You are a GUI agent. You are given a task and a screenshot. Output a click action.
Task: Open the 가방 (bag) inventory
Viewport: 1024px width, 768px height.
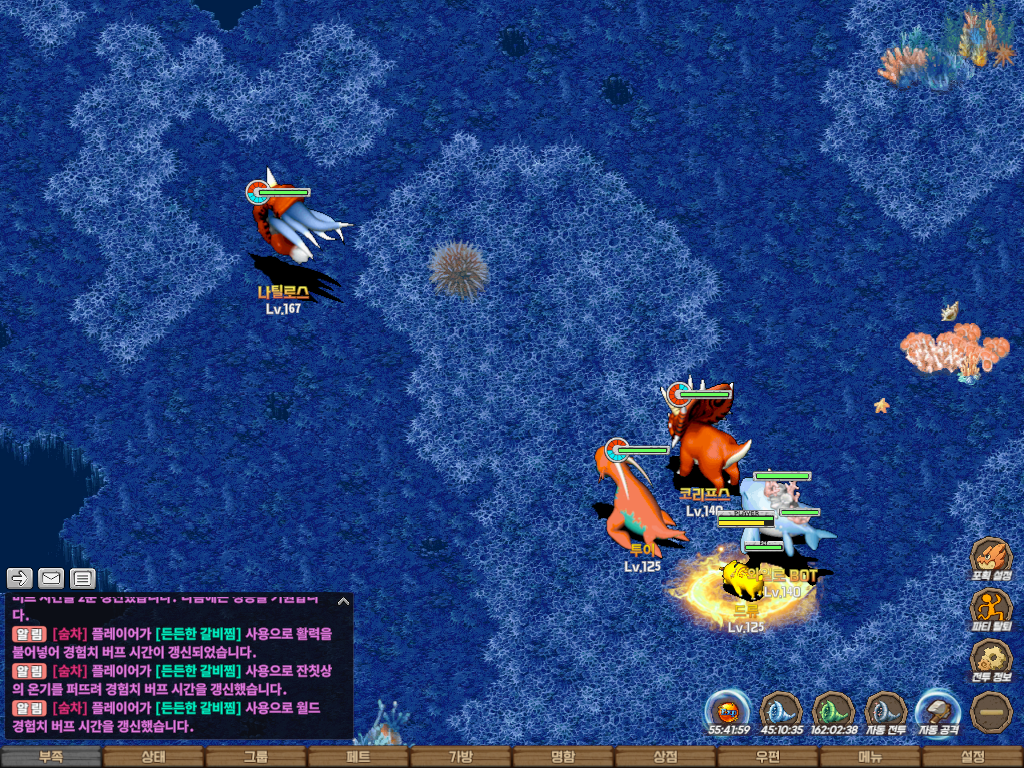click(x=460, y=757)
